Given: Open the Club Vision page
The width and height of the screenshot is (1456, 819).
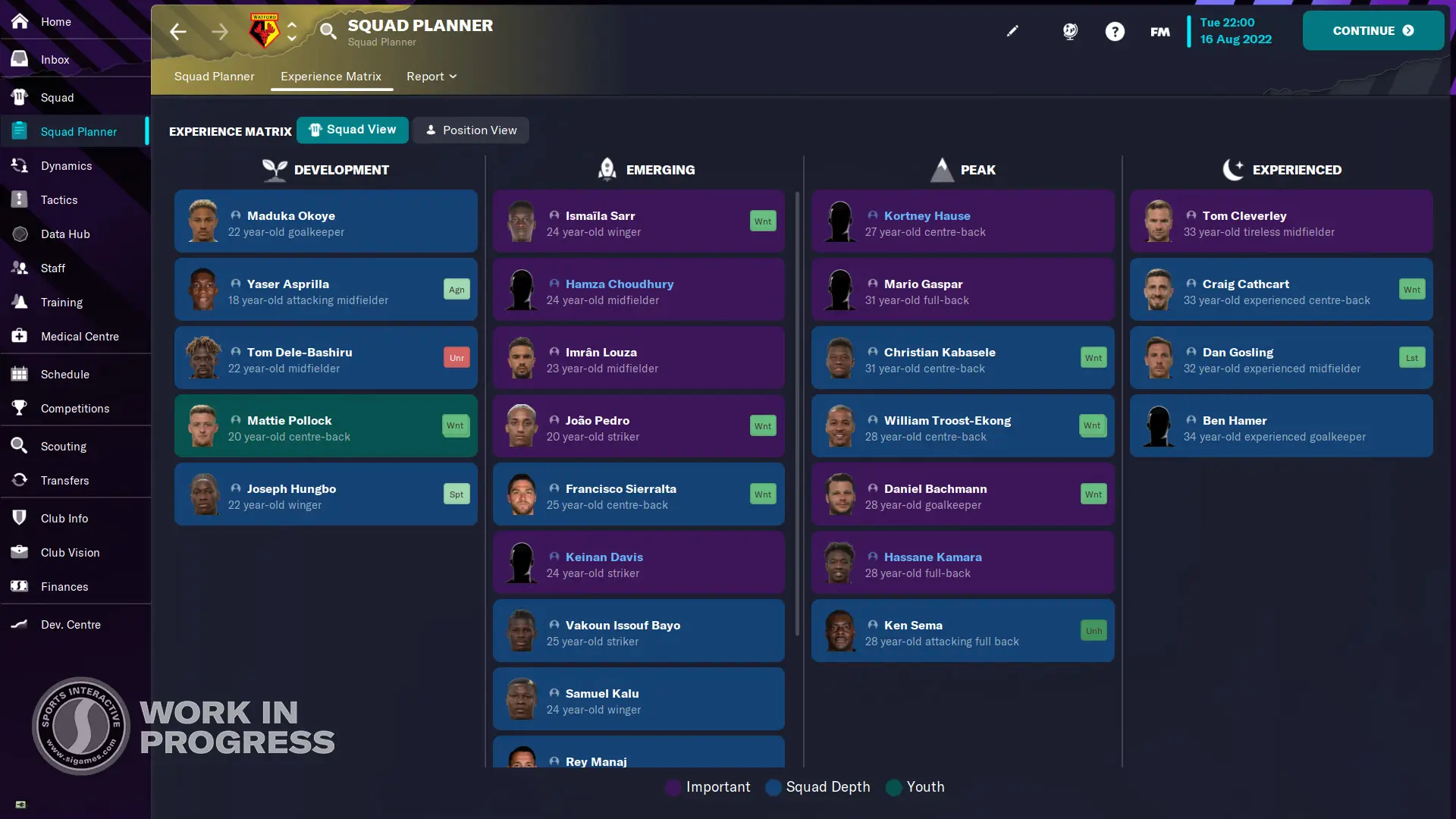Looking at the screenshot, I should [71, 552].
